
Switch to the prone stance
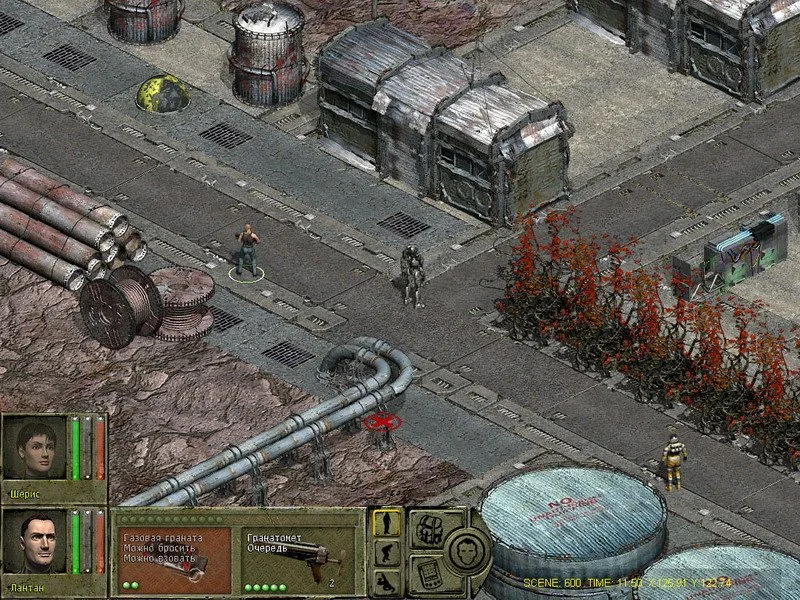[x=386, y=583]
